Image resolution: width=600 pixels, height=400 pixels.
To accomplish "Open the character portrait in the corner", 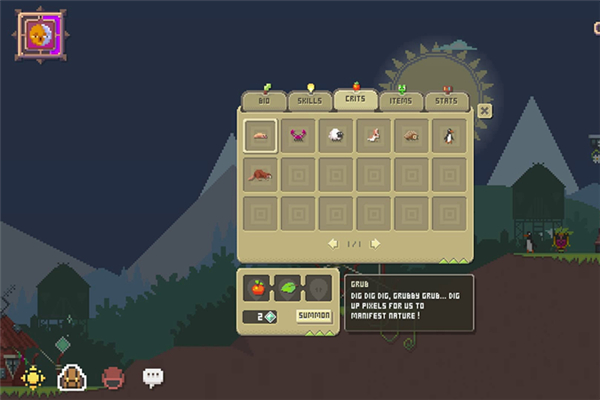I will (38, 34).
